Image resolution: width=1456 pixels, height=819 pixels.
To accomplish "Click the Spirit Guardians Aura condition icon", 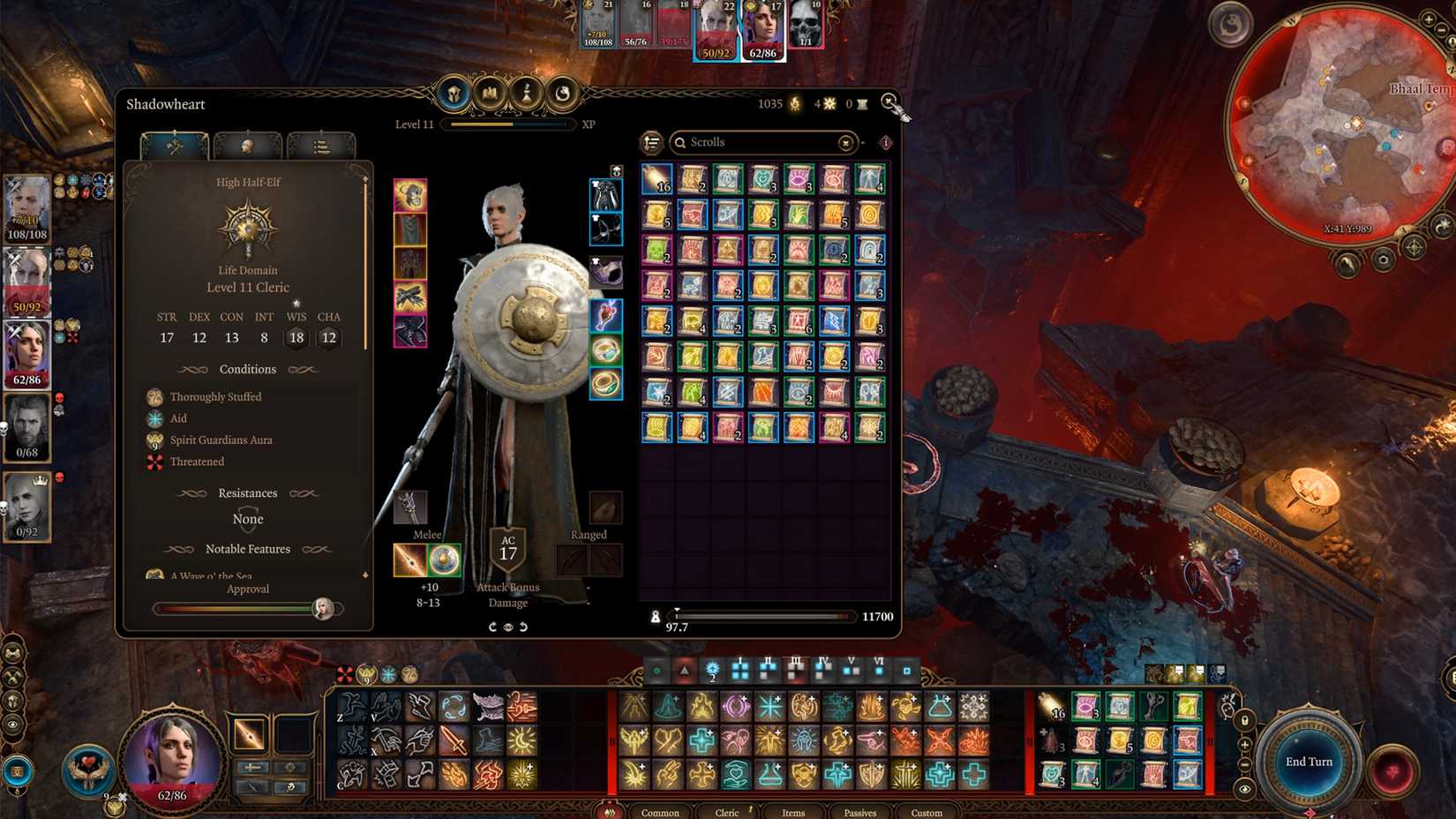I will [155, 440].
